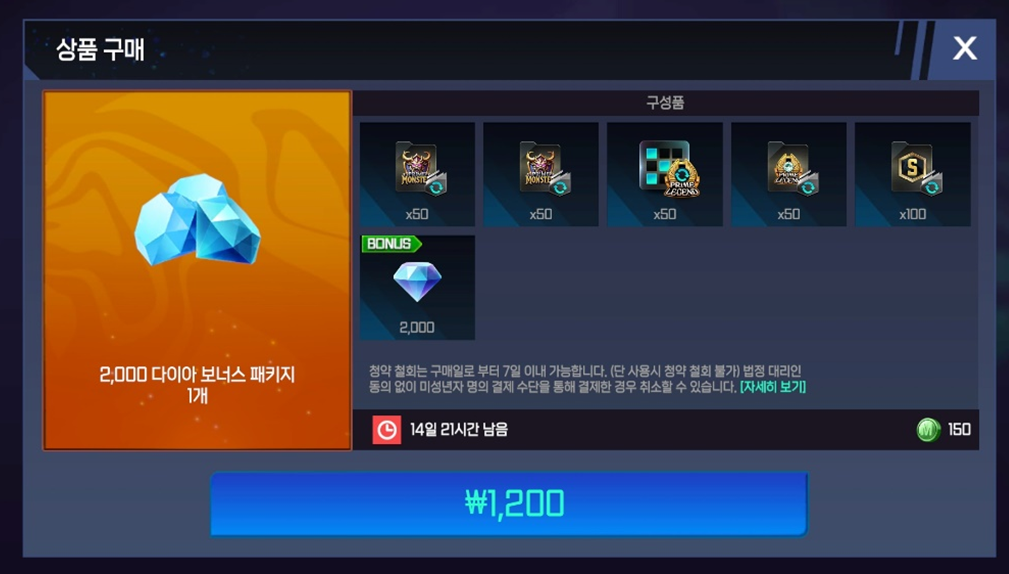Select the gold S hexagon item x100
This screenshot has width=1009, height=574.
(x=912, y=174)
